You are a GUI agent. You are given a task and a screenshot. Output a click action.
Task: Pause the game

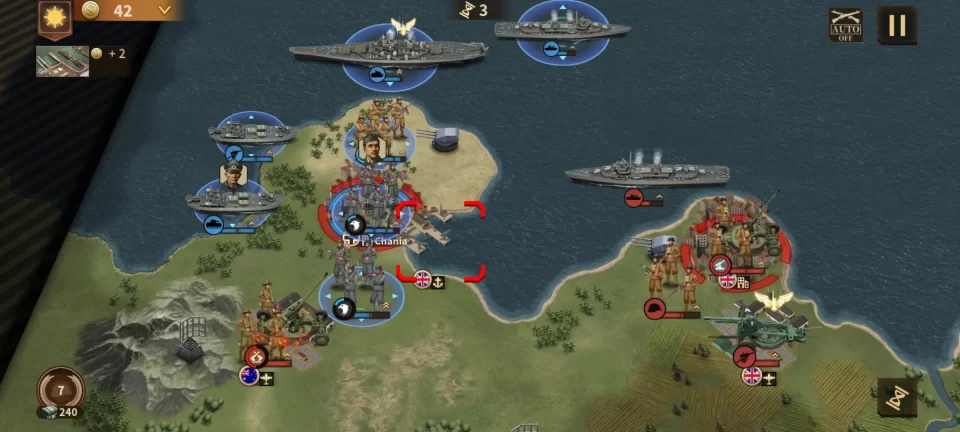pyautogui.click(x=896, y=25)
